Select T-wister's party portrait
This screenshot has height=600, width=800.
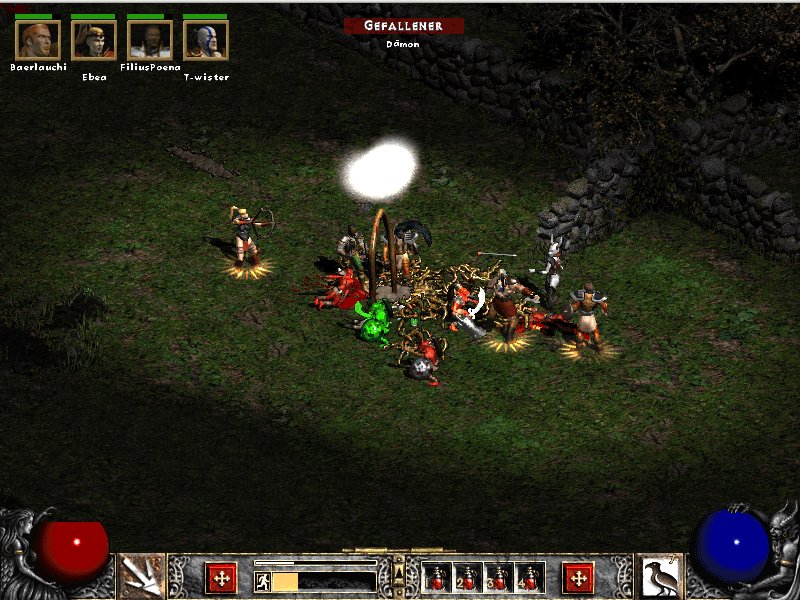point(206,40)
